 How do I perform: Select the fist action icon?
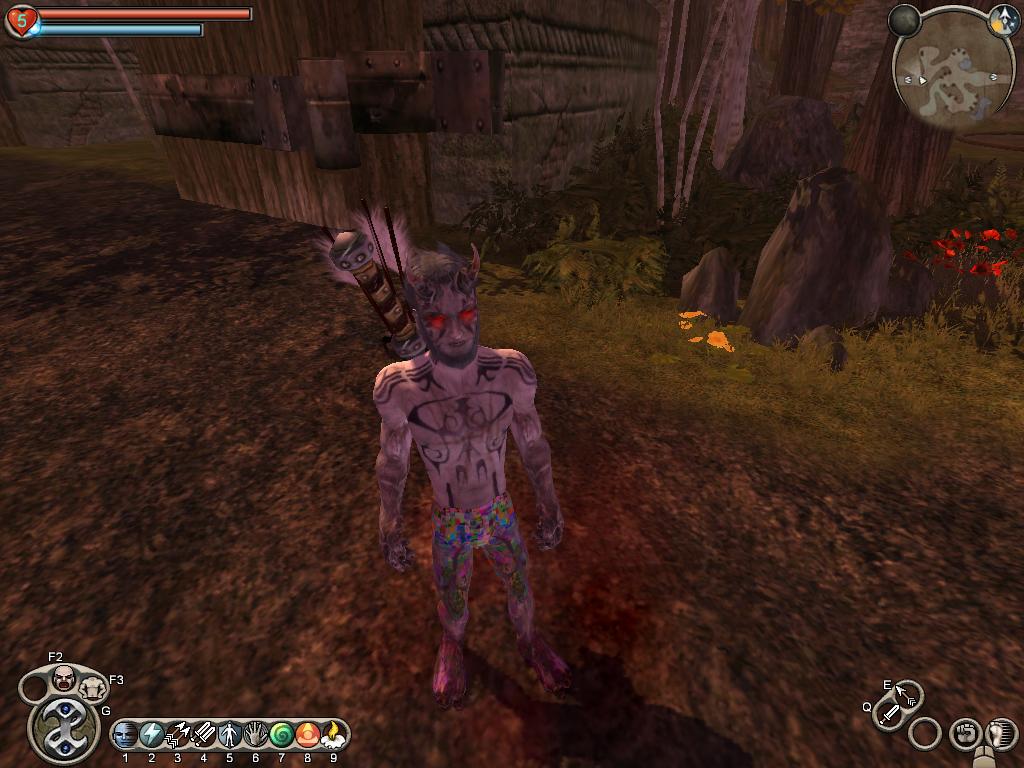point(963,733)
